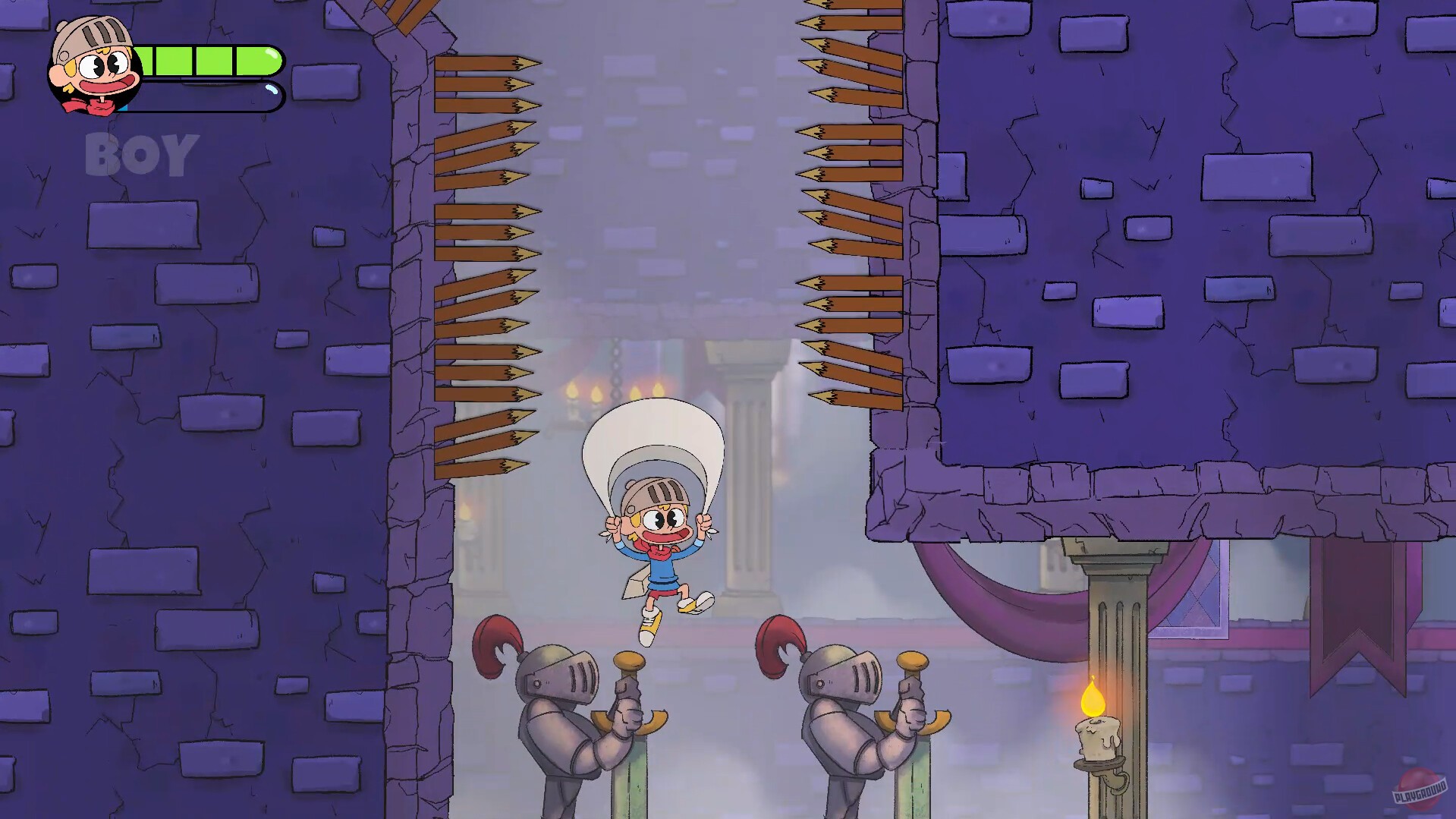Select the BOY name label
Screen dimensions: 1456x819
pyautogui.click(x=139, y=156)
